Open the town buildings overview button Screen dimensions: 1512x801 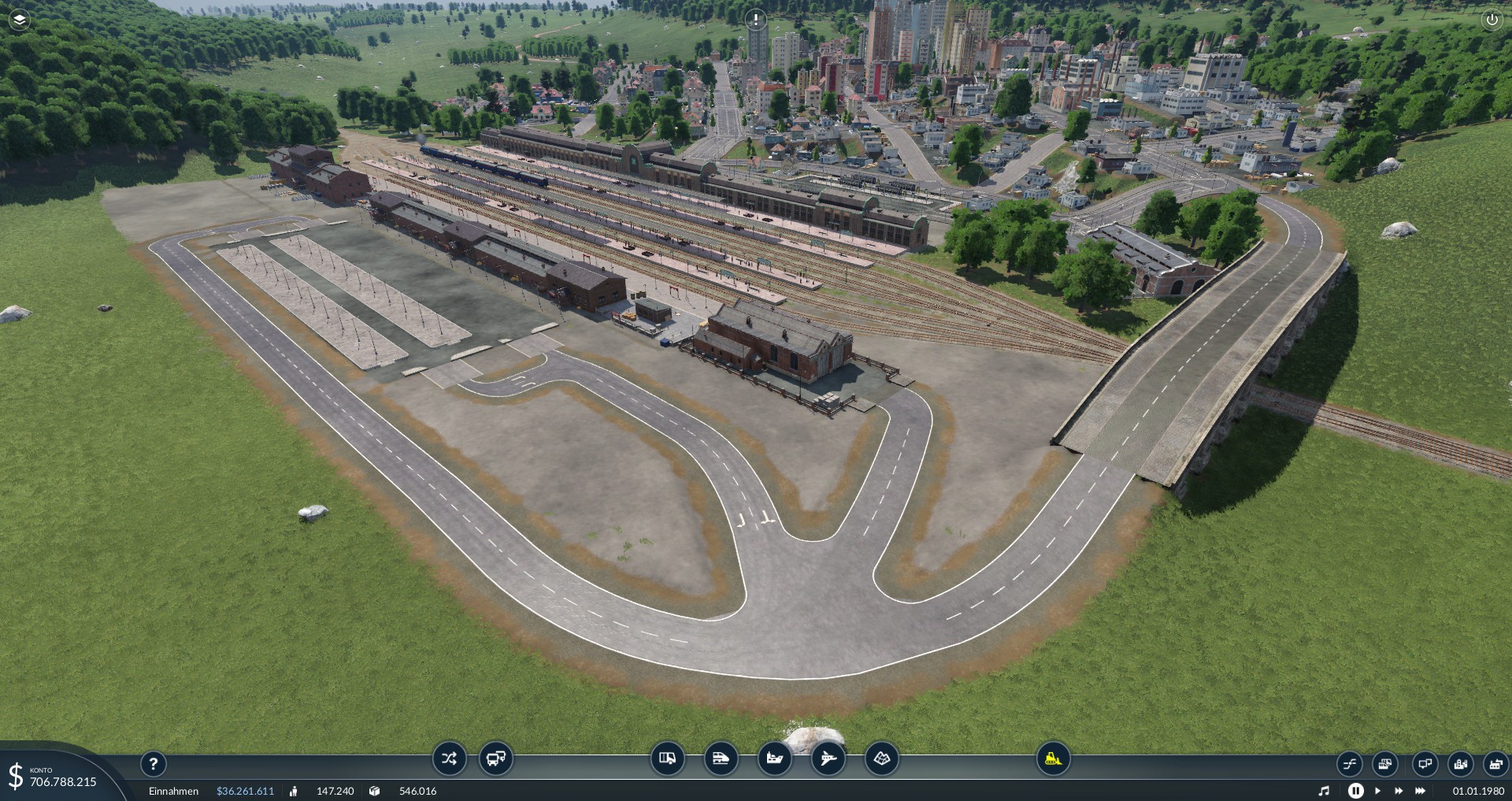[1461, 763]
